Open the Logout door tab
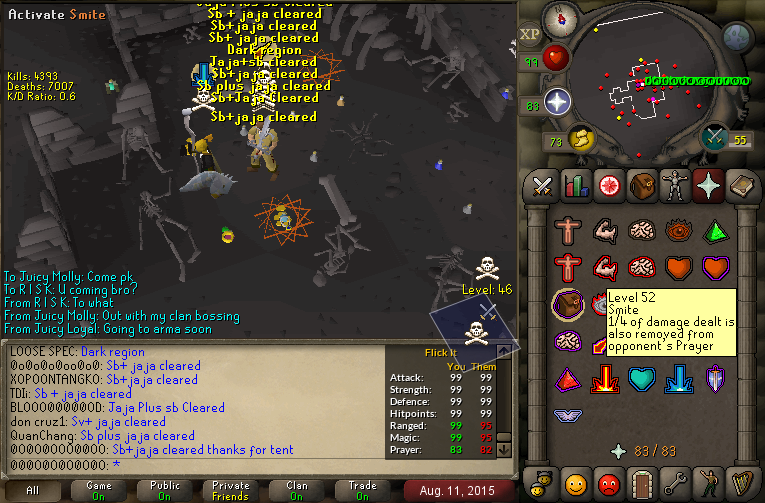Screen dimensions: 765x503 click(x=641, y=482)
